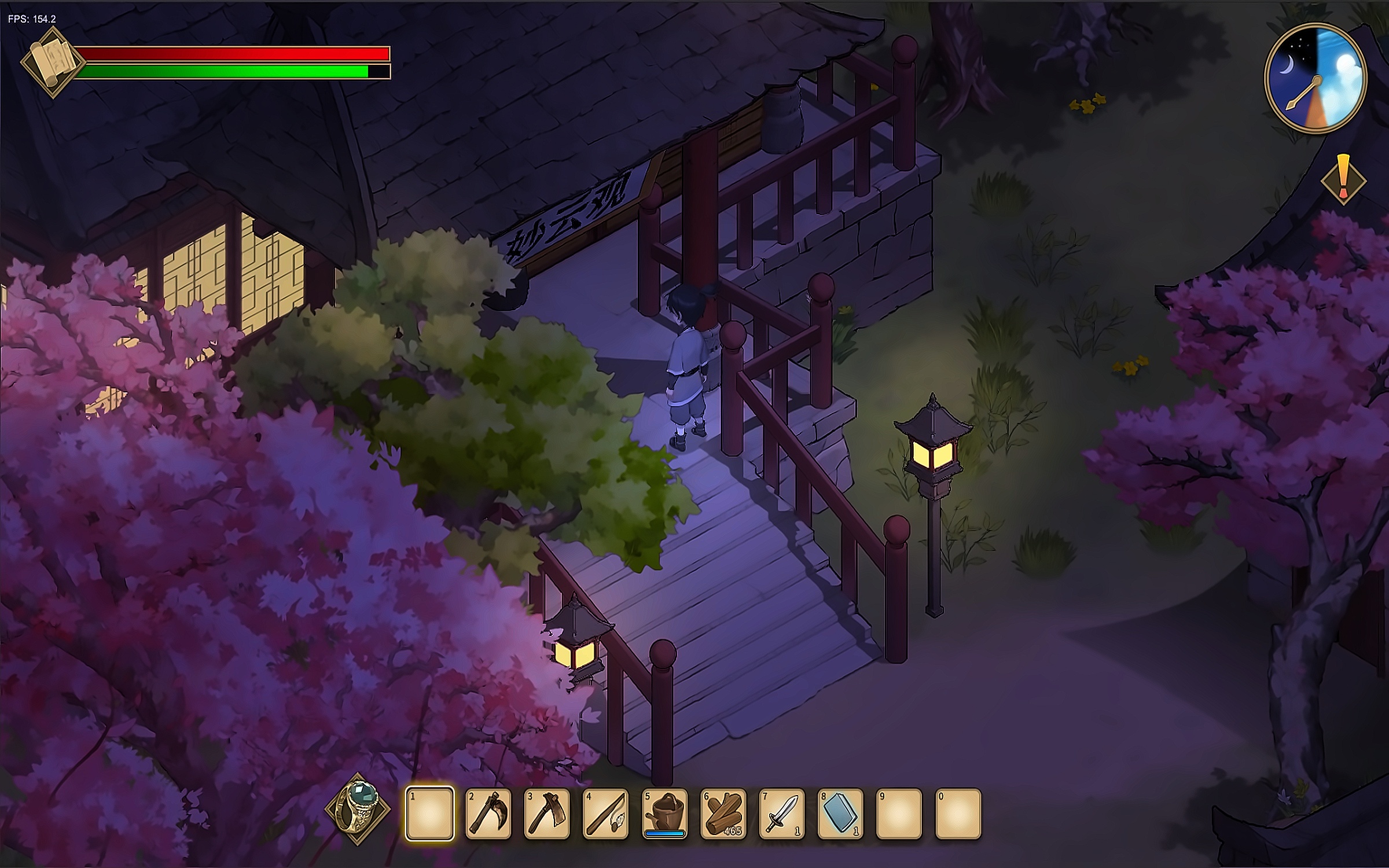Open the jeweled ring icon
This screenshot has width=1389, height=868.
(358, 809)
